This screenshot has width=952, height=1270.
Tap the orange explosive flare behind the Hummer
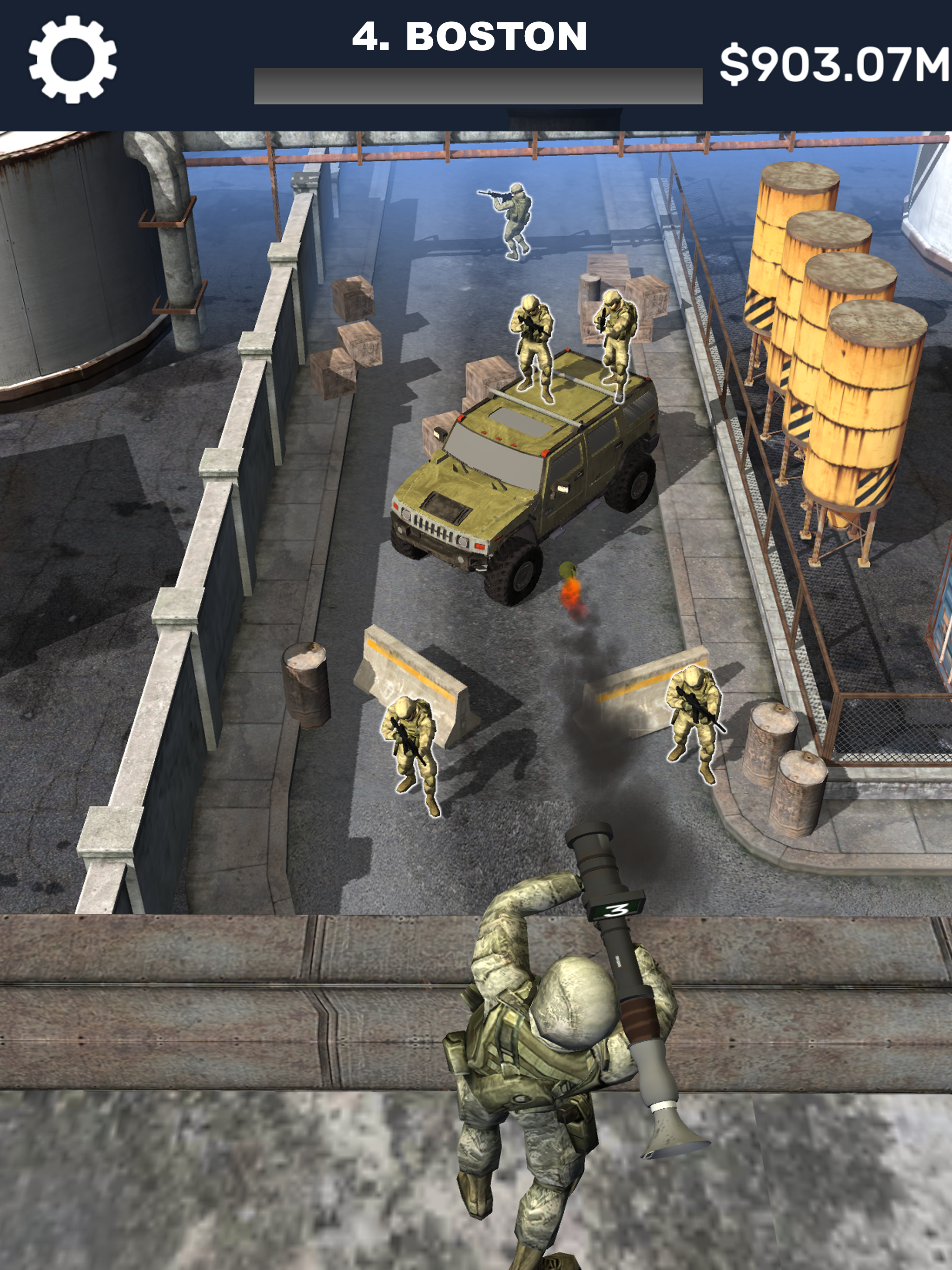(571, 591)
